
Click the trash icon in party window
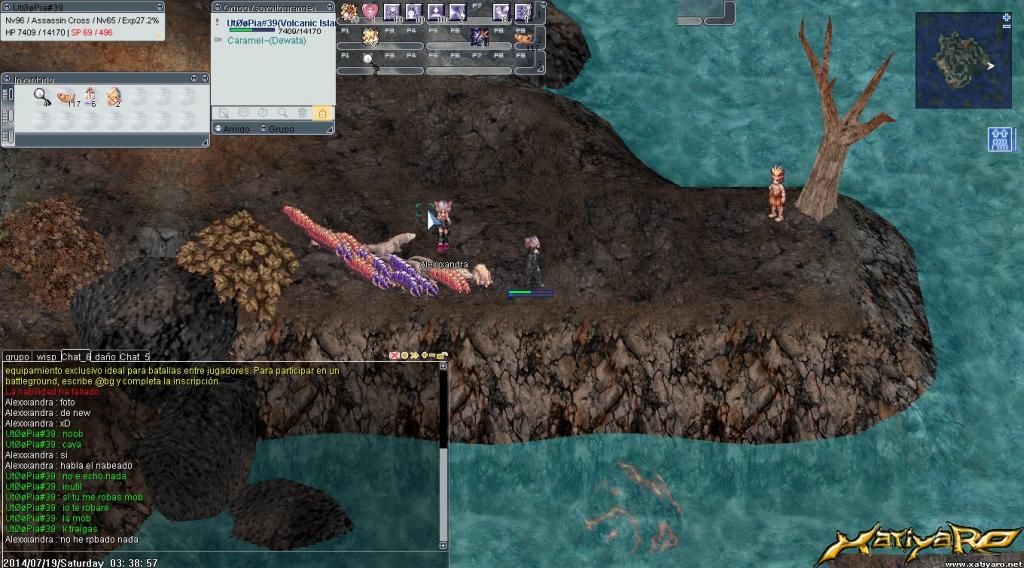pos(302,113)
